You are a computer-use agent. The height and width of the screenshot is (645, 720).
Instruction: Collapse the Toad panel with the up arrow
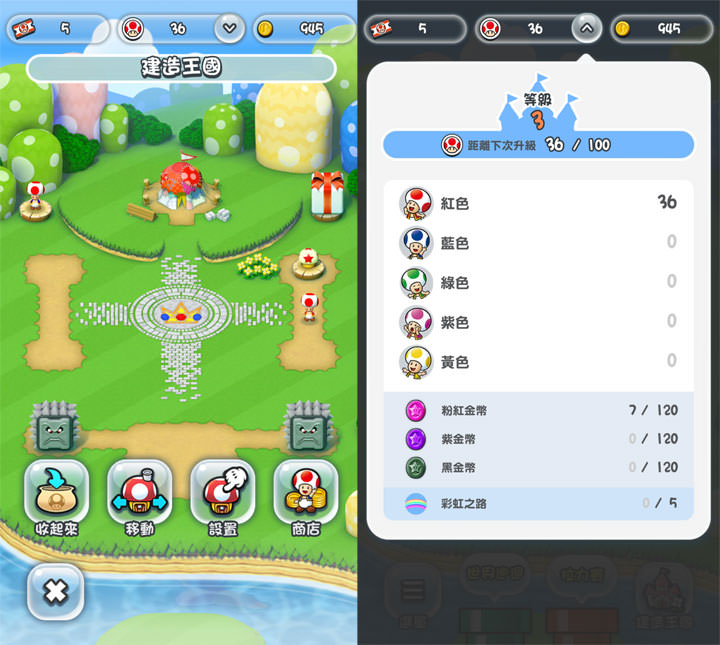(587, 28)
